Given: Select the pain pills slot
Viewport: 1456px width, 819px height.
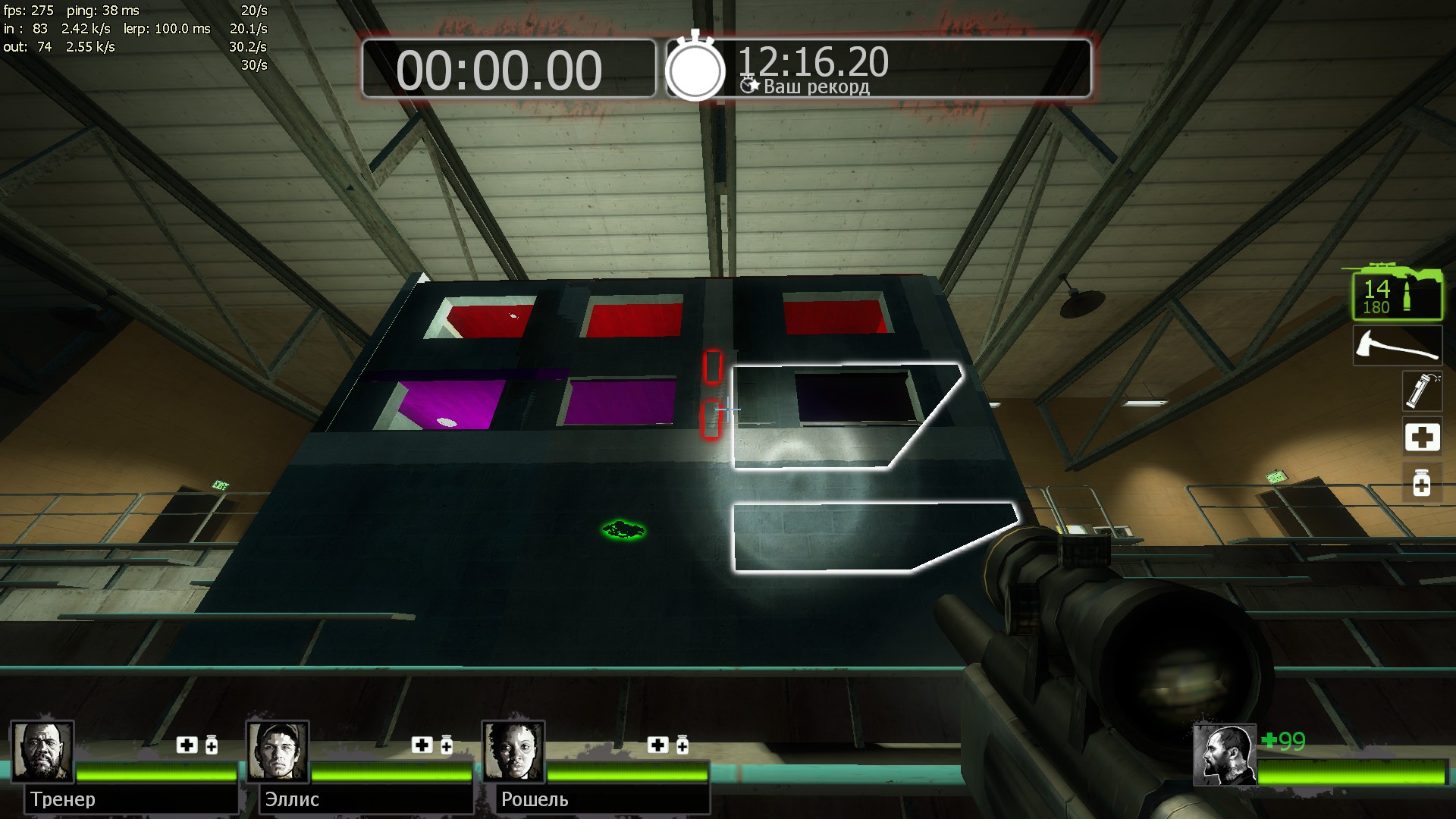Looking at the screenshot, I should pyautogui.click(x=1421, y=483).
